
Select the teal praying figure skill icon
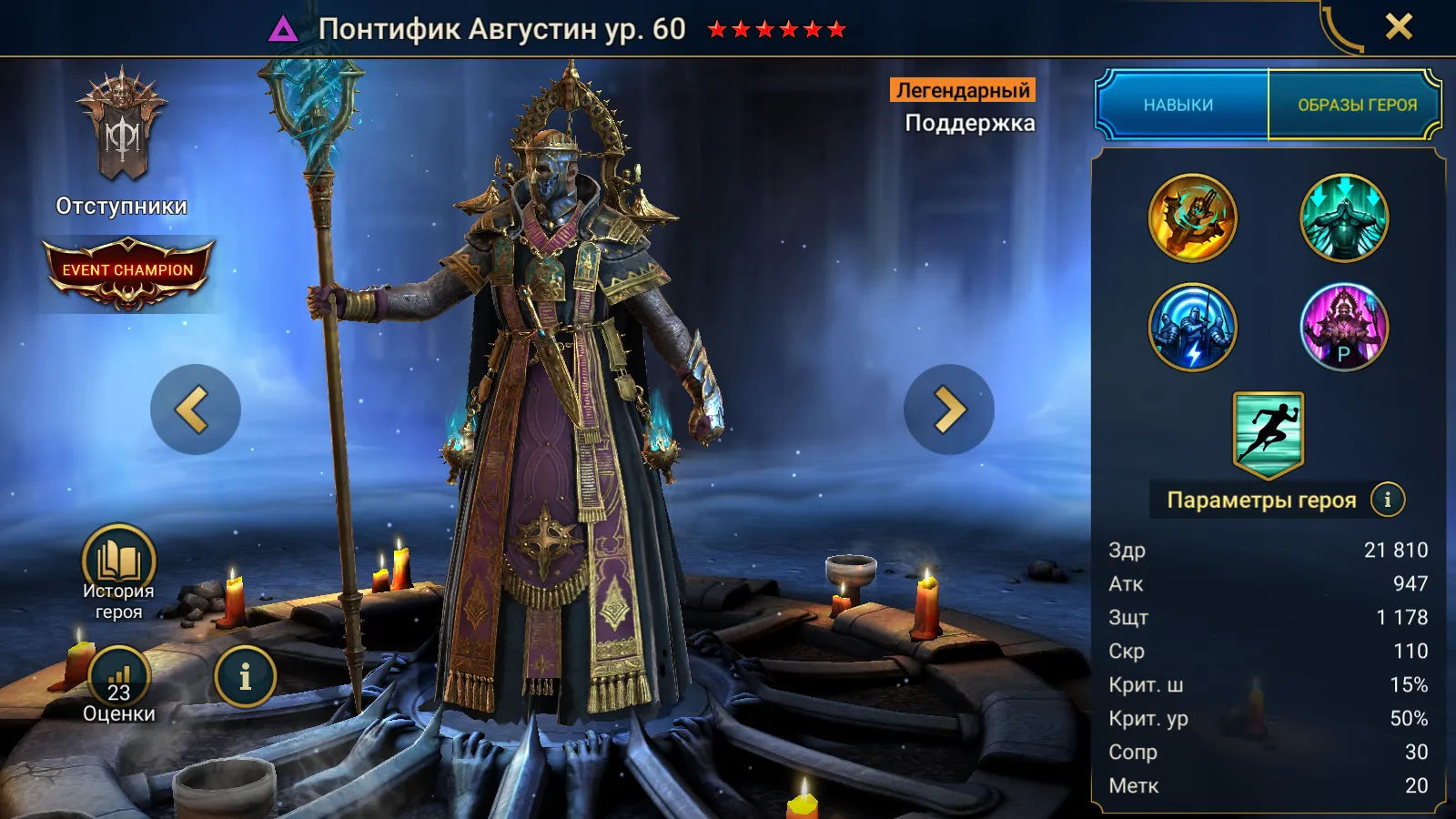pos(1344,218)
